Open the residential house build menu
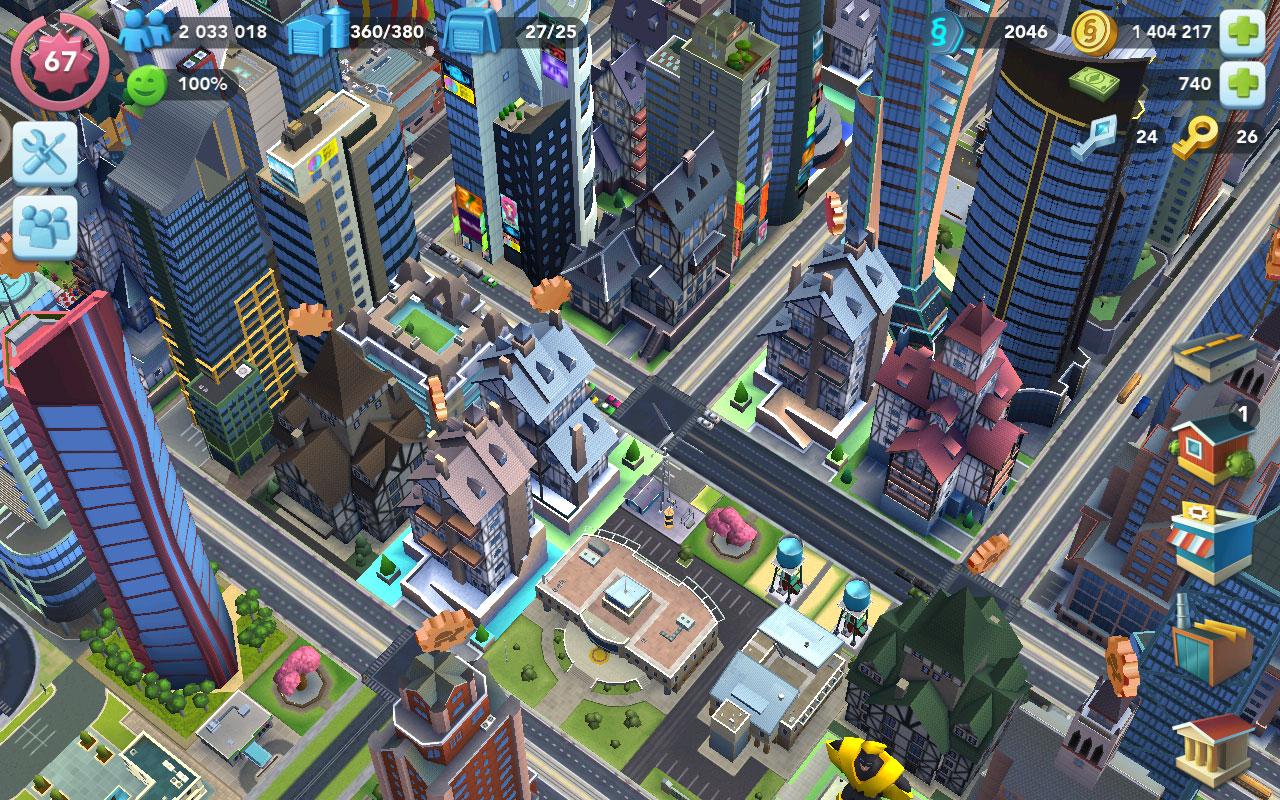1280x800 pixels. [x=1212, y=448]
